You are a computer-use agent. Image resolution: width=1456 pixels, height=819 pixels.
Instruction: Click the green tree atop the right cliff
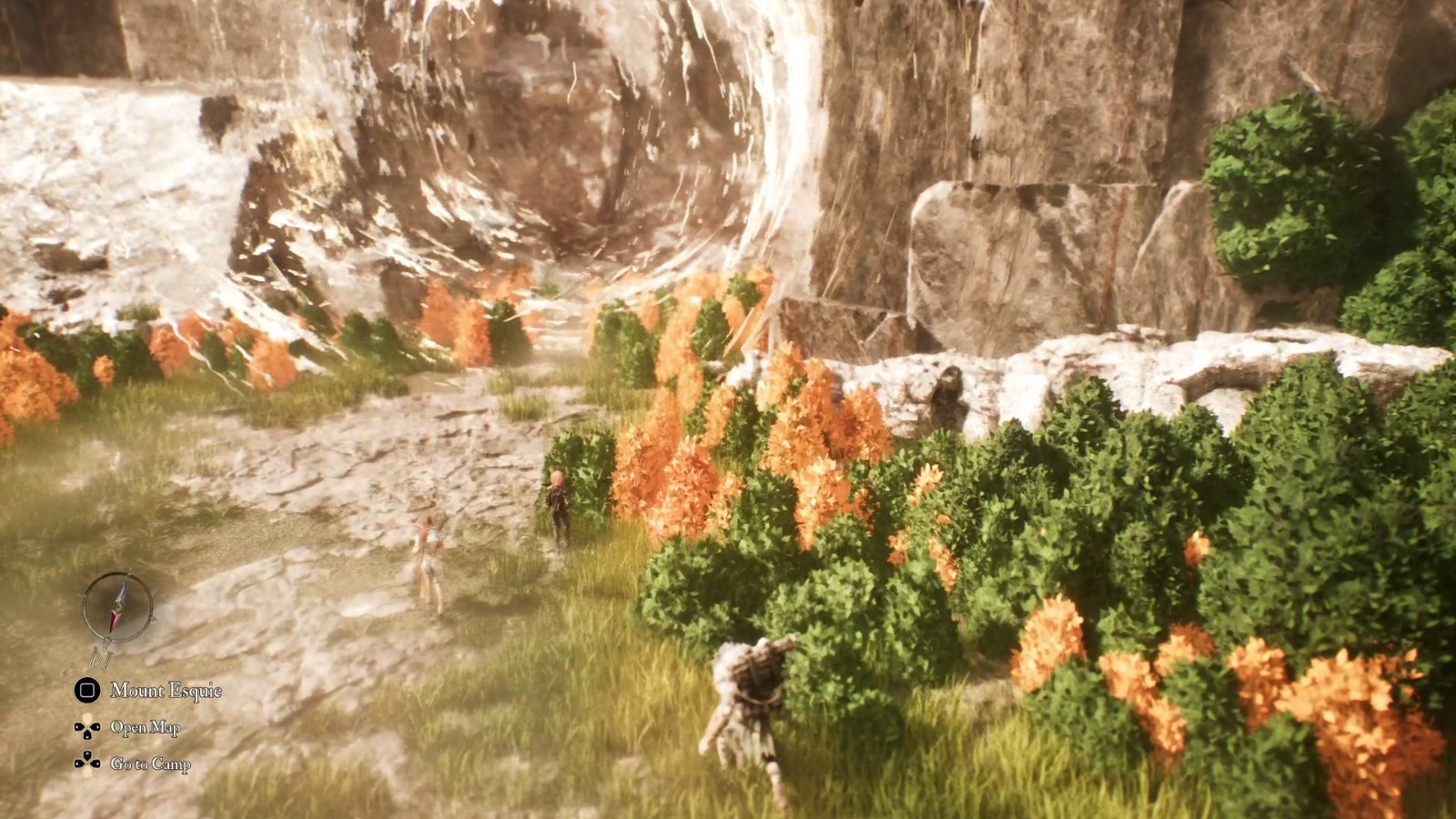(x=1292, y=182)
